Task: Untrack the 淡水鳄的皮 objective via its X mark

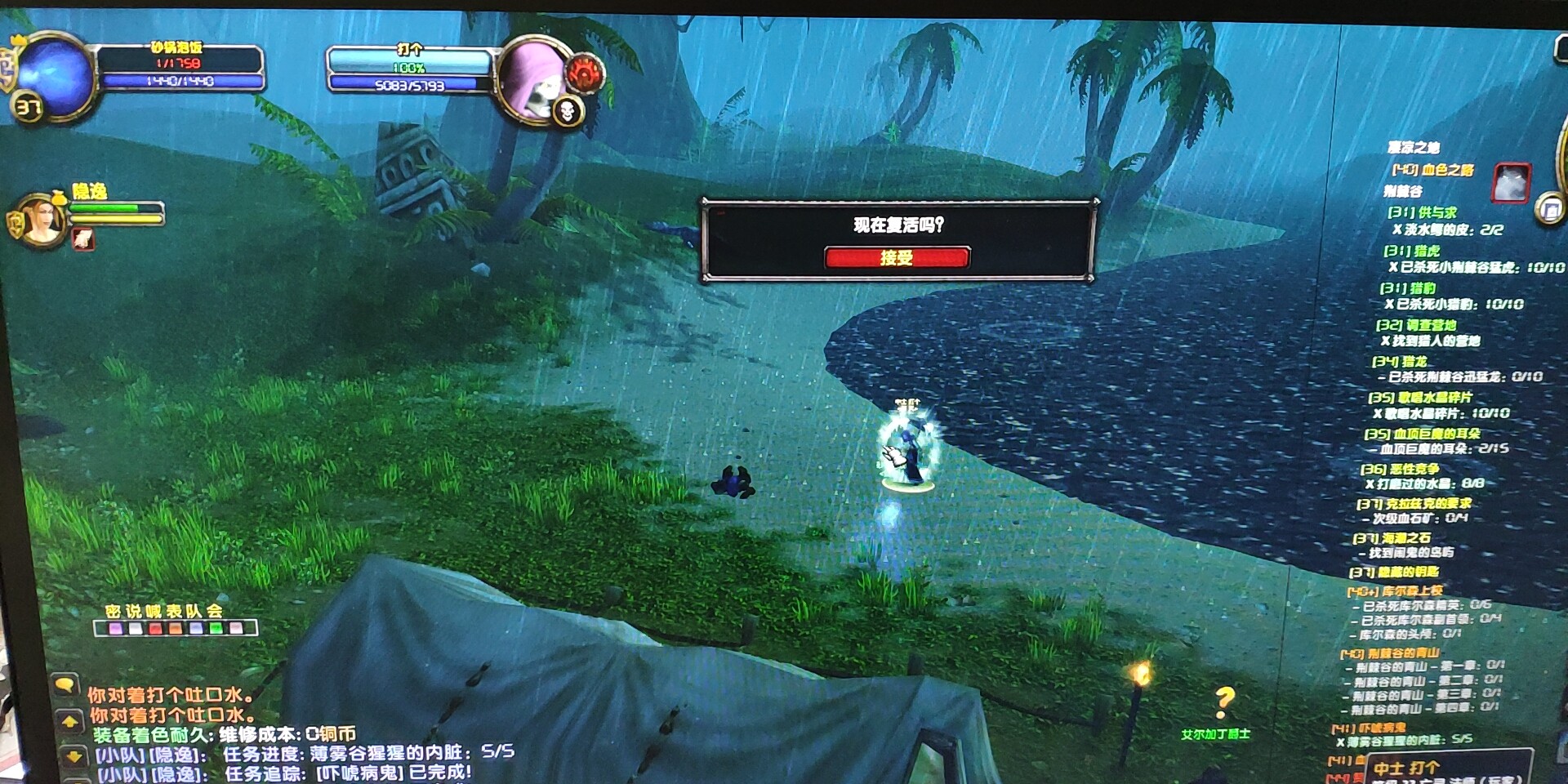Action: coord(1399,229)
